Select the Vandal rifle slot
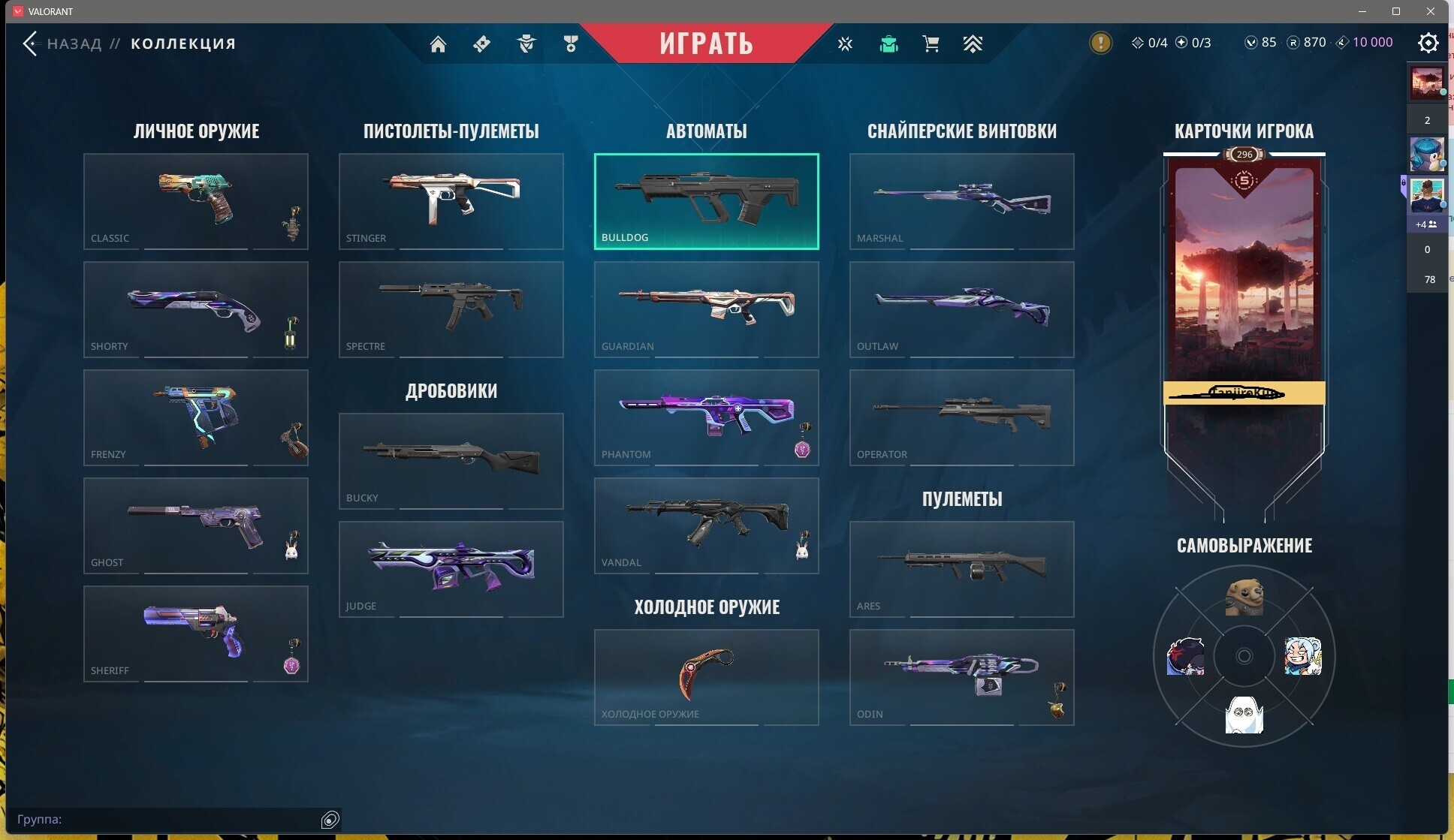 [706, 525]
